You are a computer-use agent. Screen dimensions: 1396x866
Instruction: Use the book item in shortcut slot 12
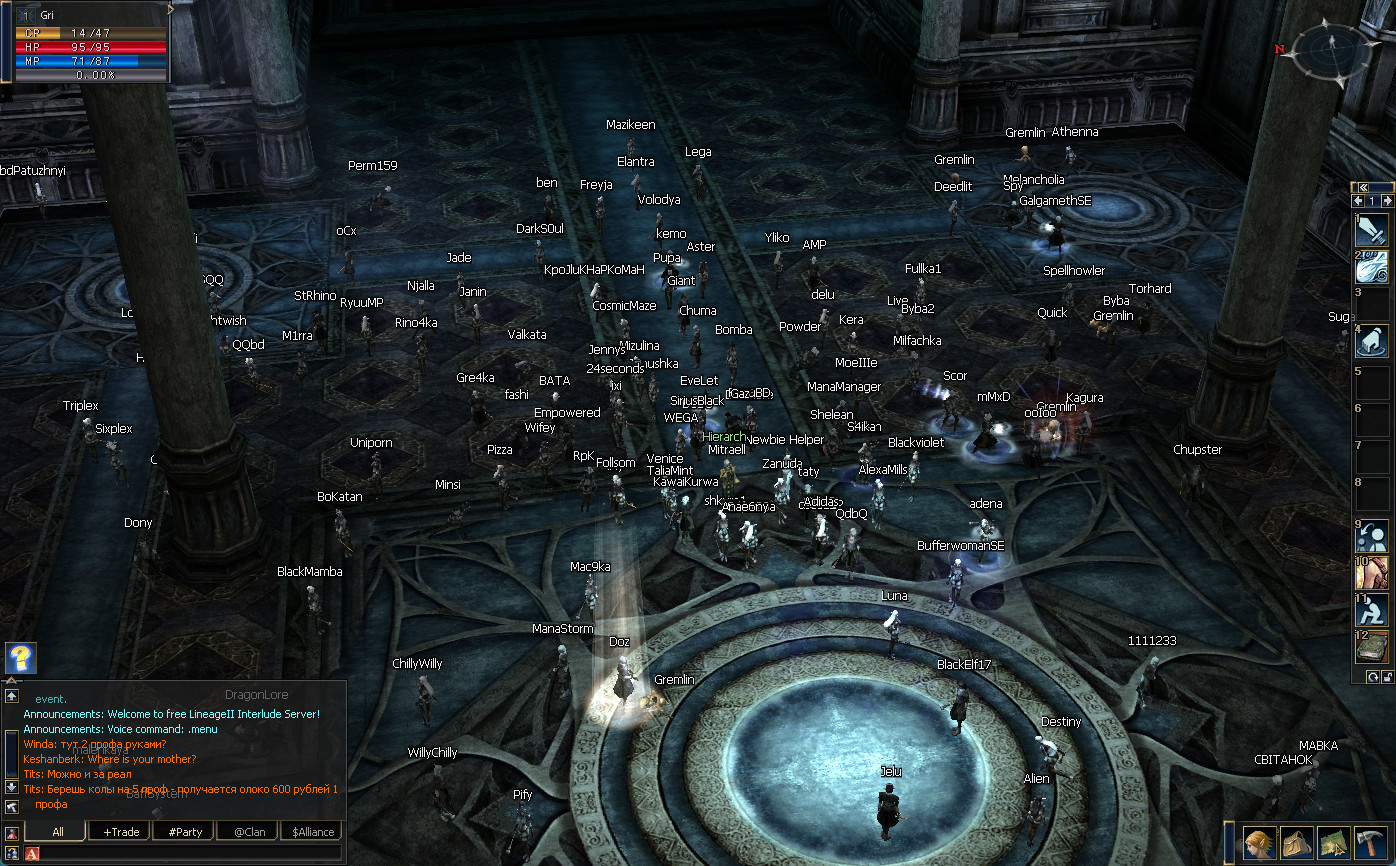click(1371, 646)
